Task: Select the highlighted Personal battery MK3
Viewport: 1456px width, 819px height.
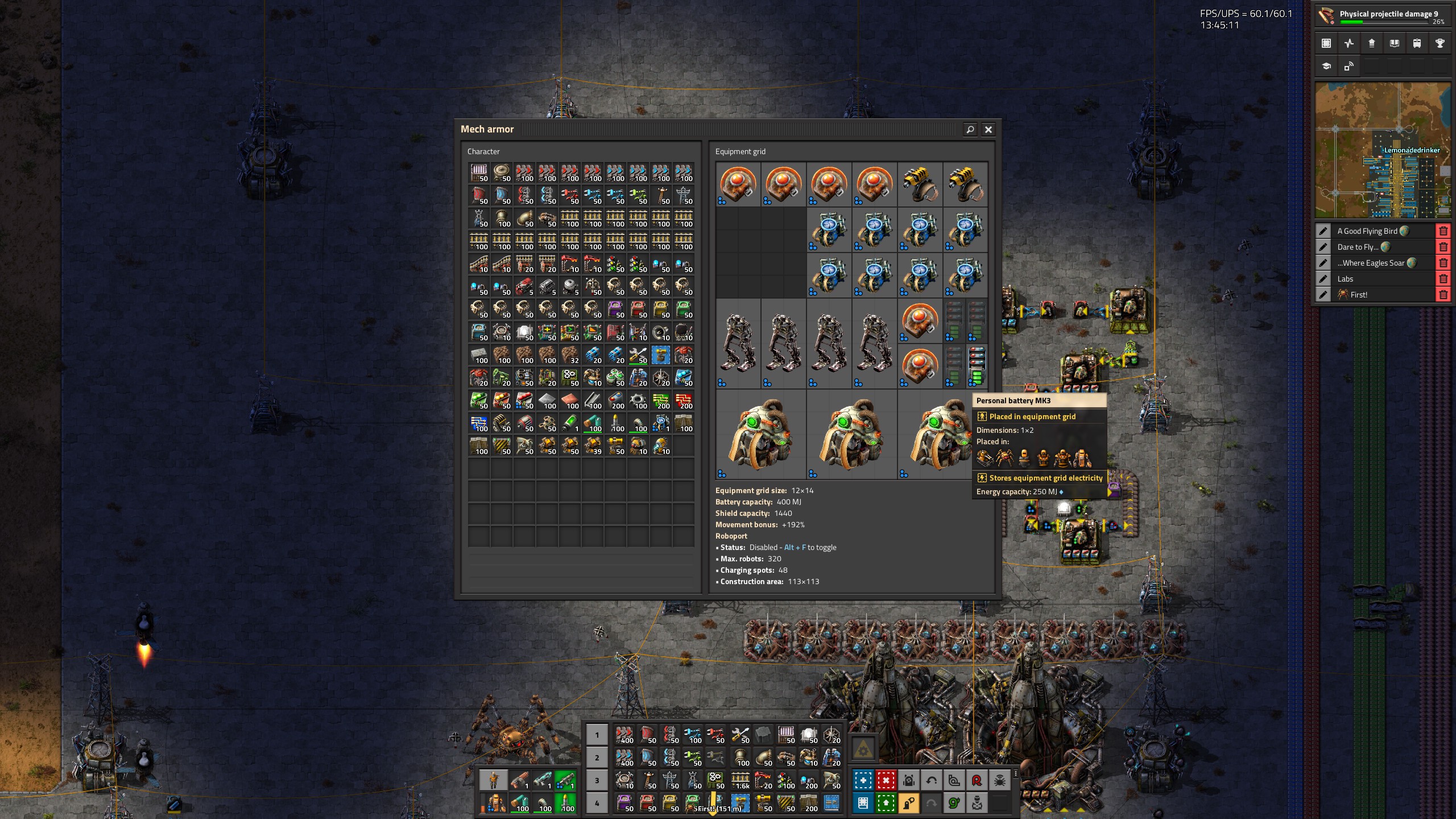Action: (977, 366)
